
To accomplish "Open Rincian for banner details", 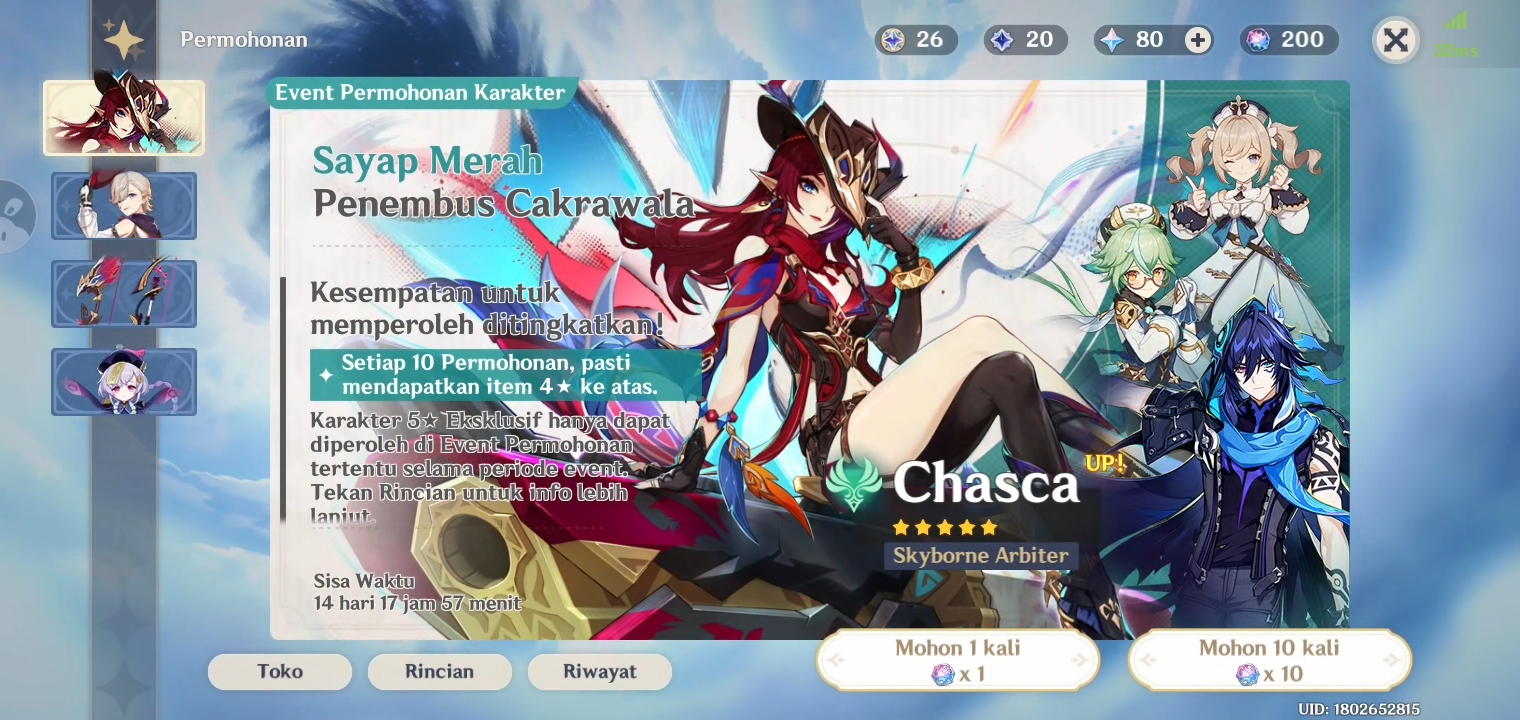I will pos(440,671).
